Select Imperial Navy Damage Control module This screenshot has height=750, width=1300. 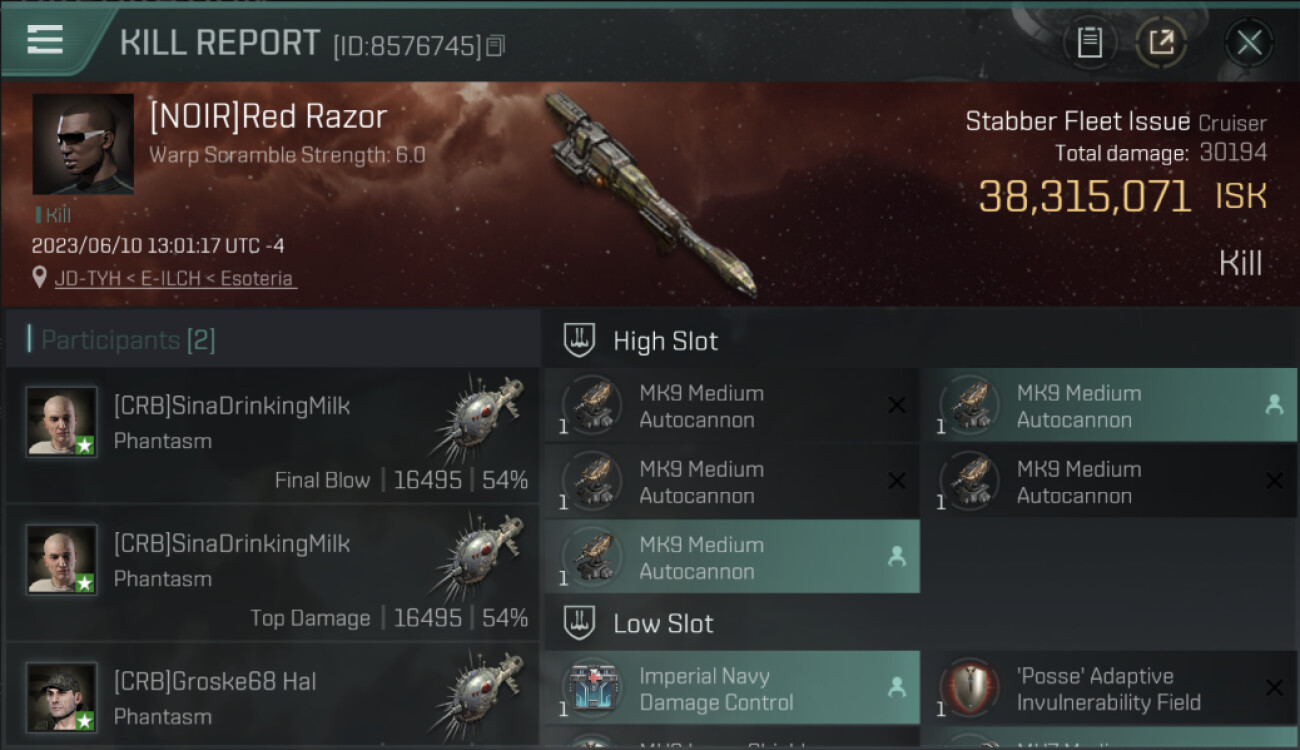(730, 689)
